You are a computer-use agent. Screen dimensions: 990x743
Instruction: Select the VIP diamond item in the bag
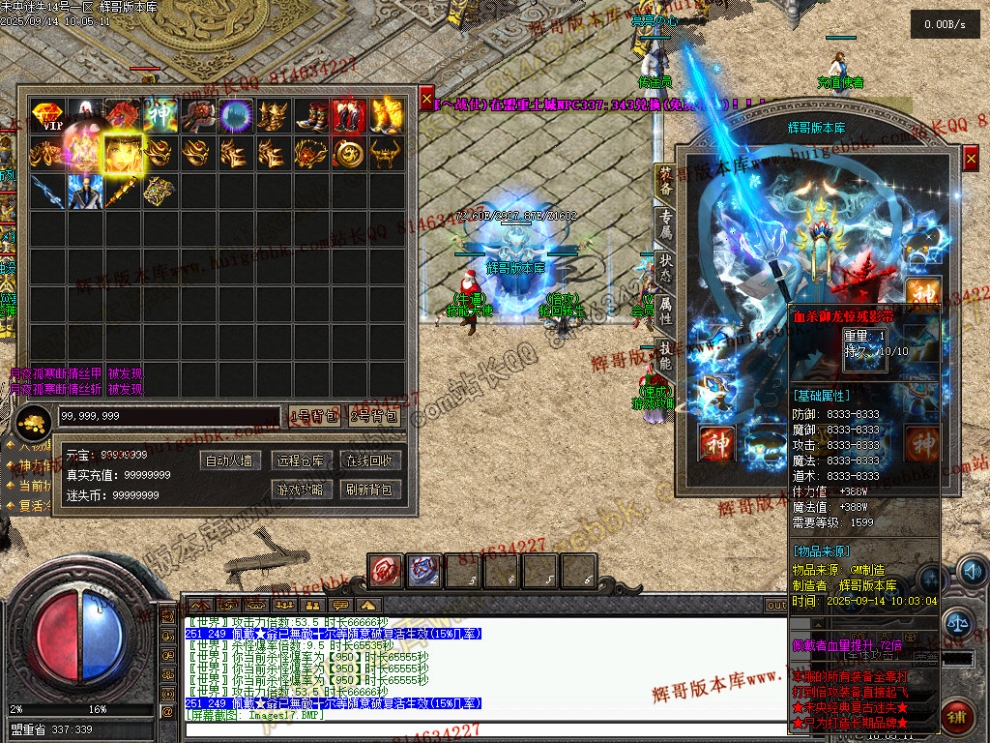pyautogui.click(x=47, y=116)
